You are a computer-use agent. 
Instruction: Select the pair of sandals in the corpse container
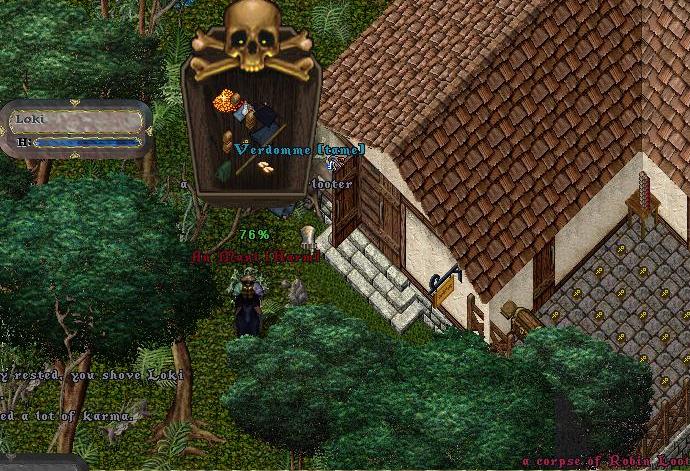coord(266,167)
